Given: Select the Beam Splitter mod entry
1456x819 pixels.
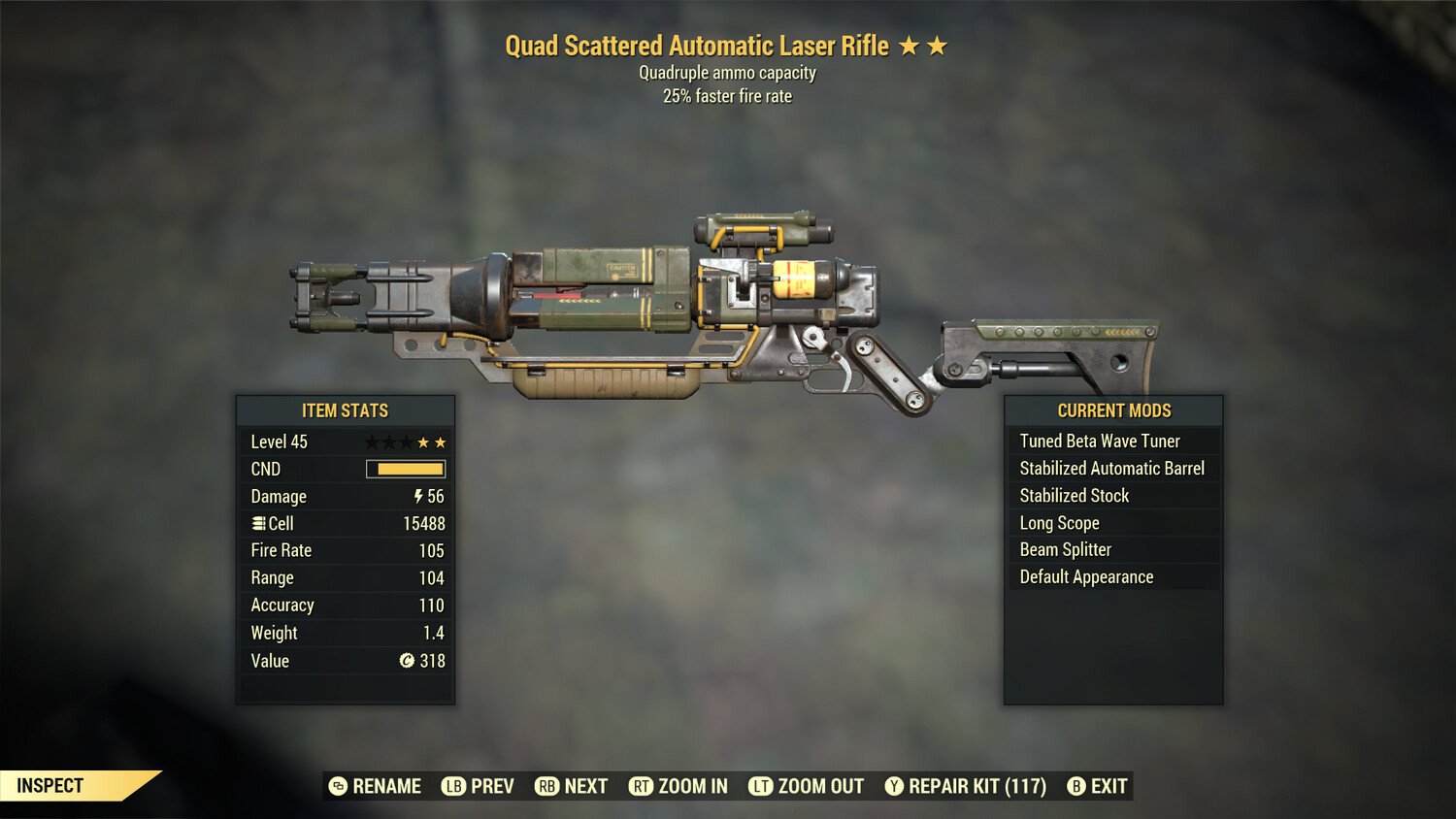Looking at the screenshot, I should (1065, 549).
